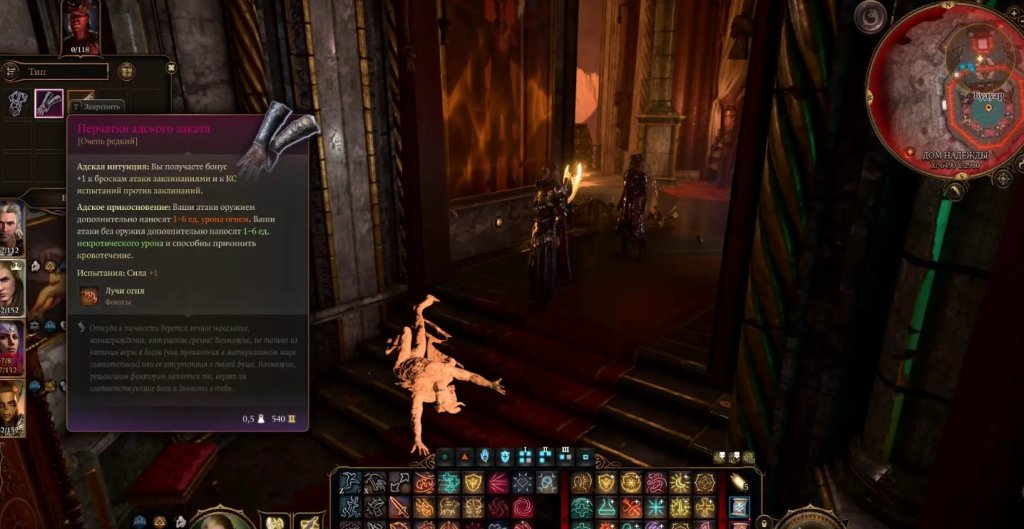
Task: Switch to hotbar filter tab I
Action: point(526,456)
